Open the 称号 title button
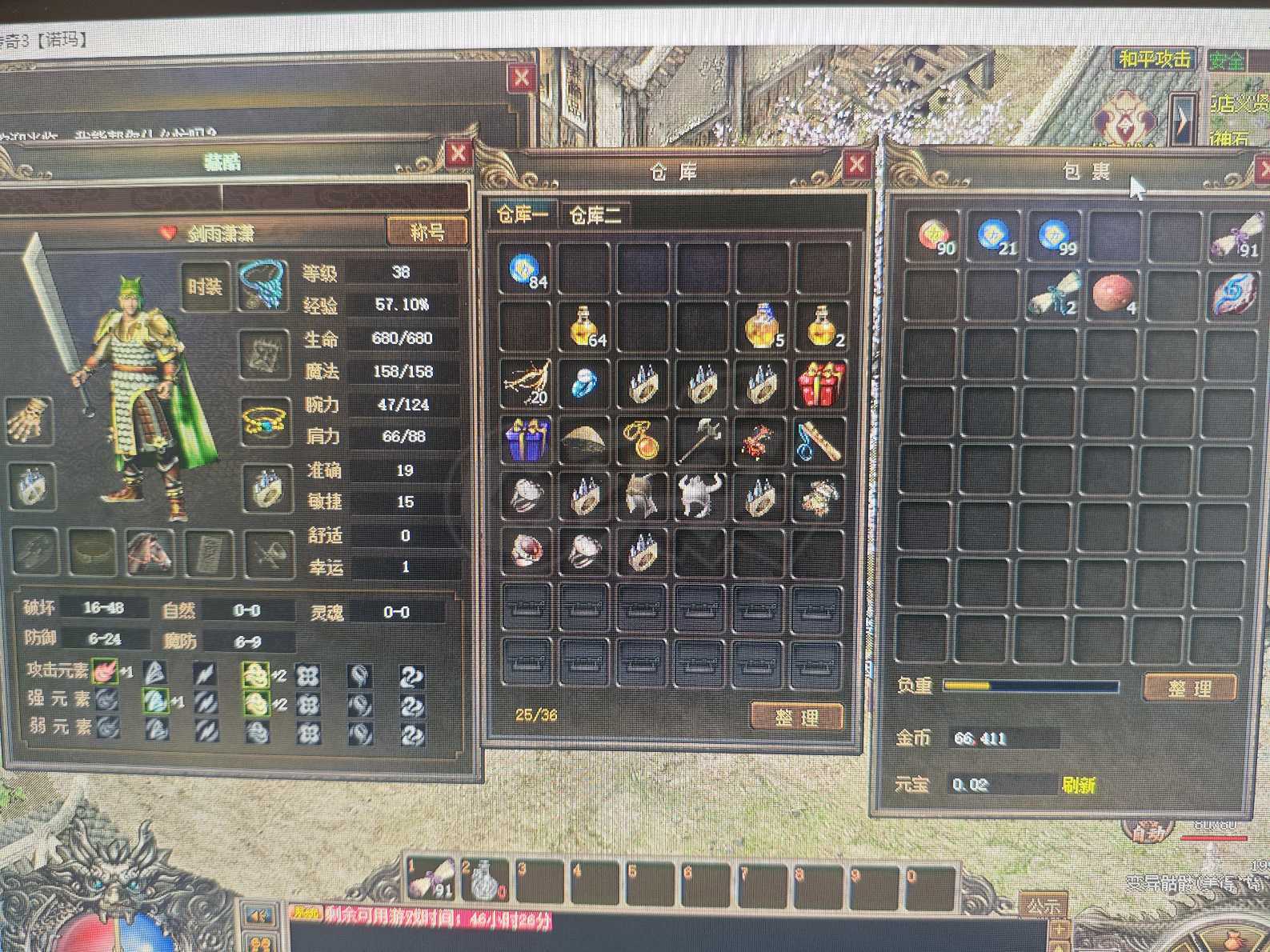This screenshot has width=1270, height=952. (427, 232)
